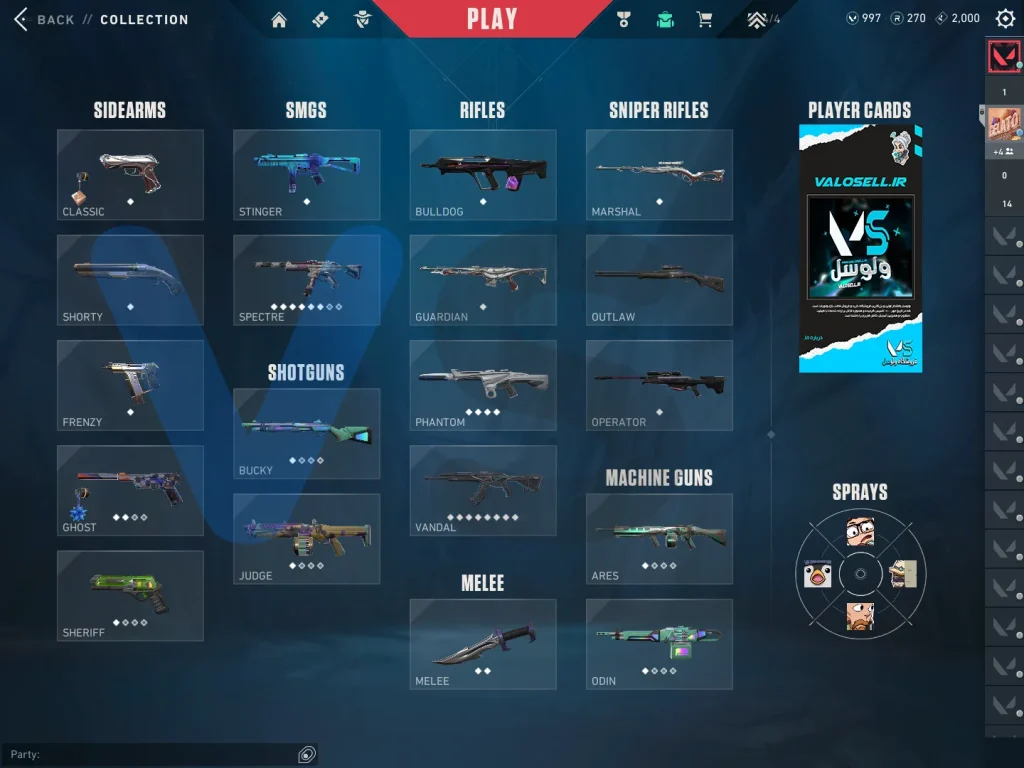Select the Judge shotgun slot

pyautogui.click(x=306, y=538)
